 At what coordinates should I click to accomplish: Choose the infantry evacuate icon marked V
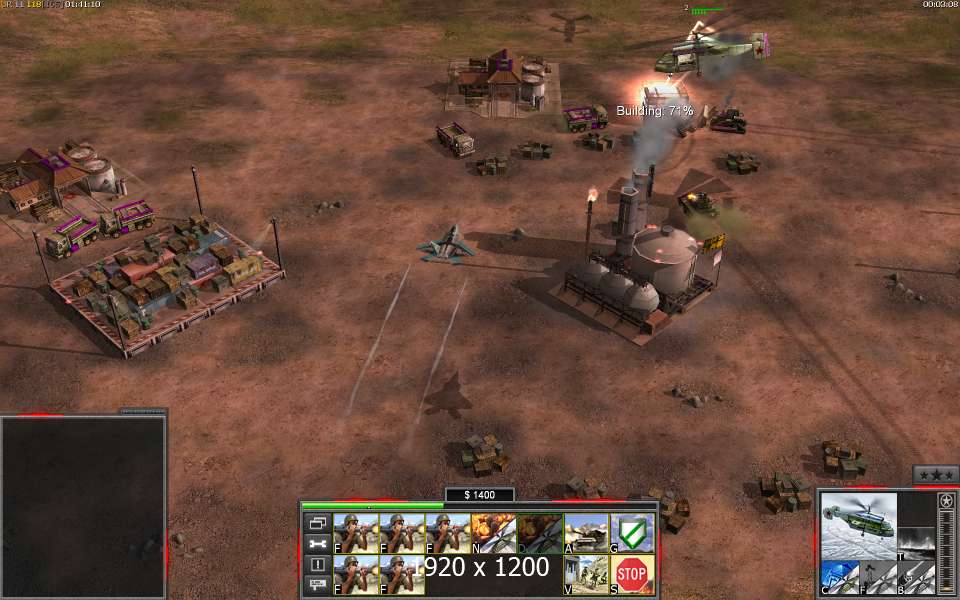(585, 574)
